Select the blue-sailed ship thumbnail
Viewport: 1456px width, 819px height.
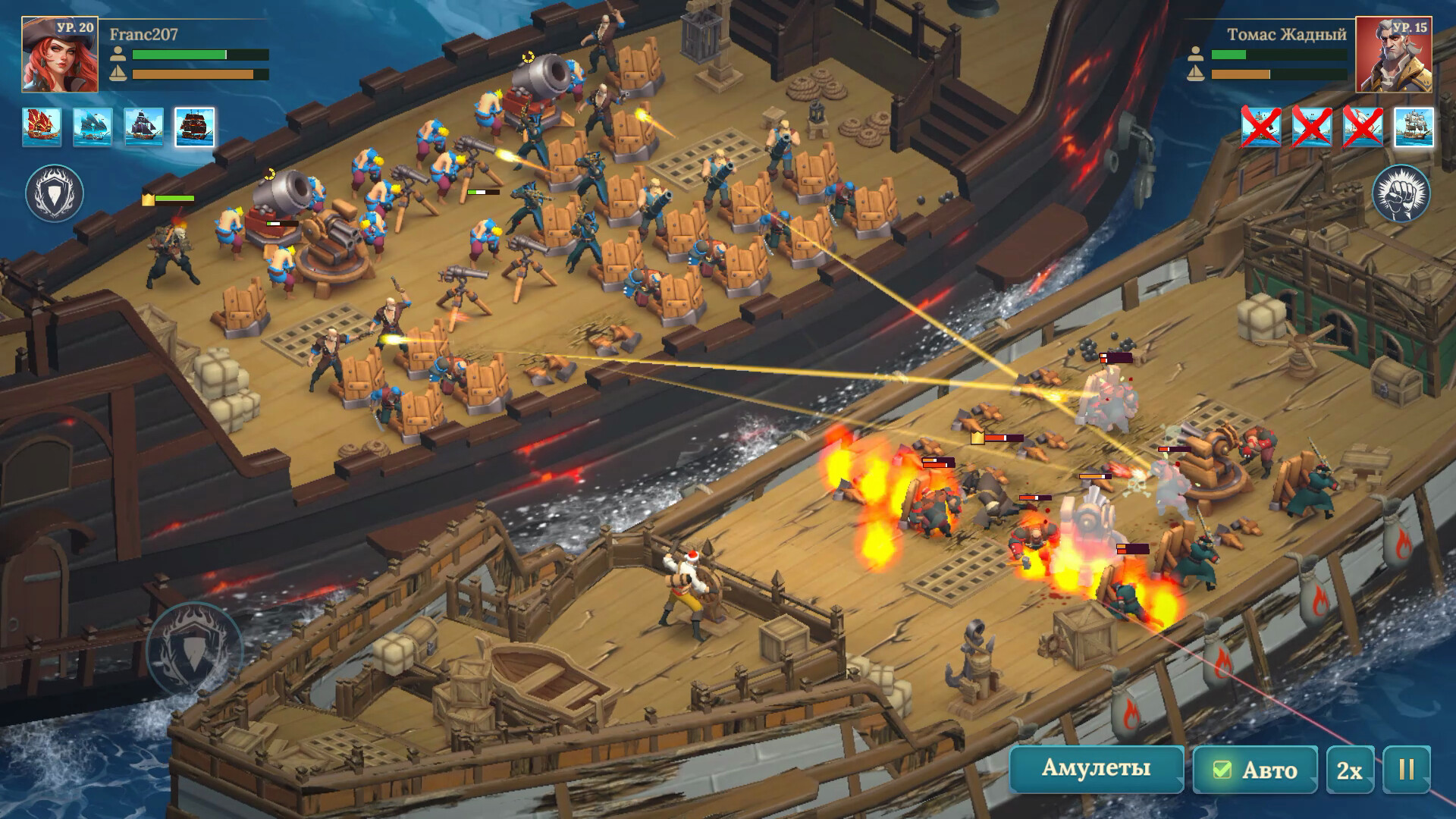[x=93, y=127]
